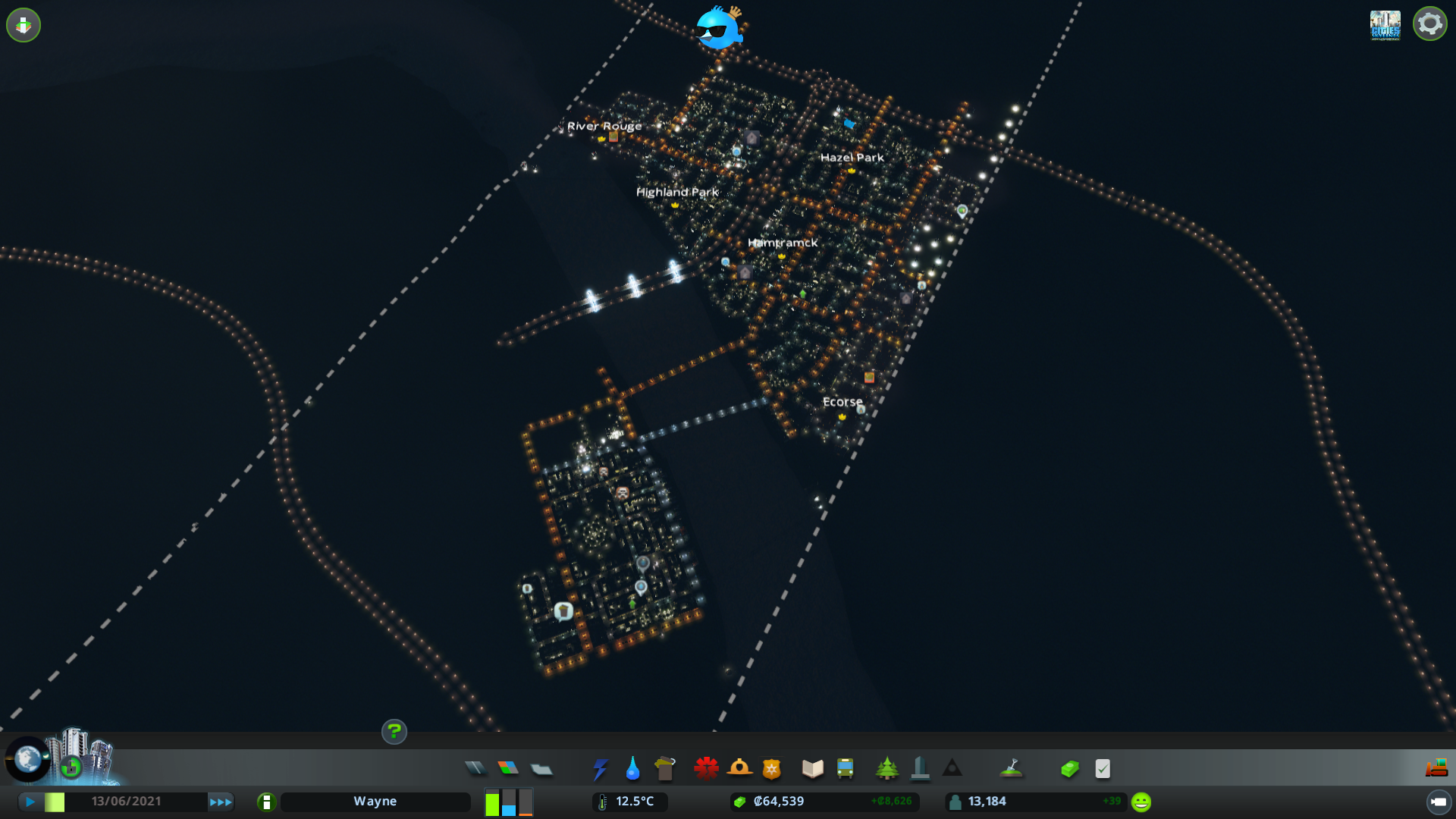Click the green happiness face
Image resolution: width=1456 pixels, height=819 pixels.
[1140, 801]
